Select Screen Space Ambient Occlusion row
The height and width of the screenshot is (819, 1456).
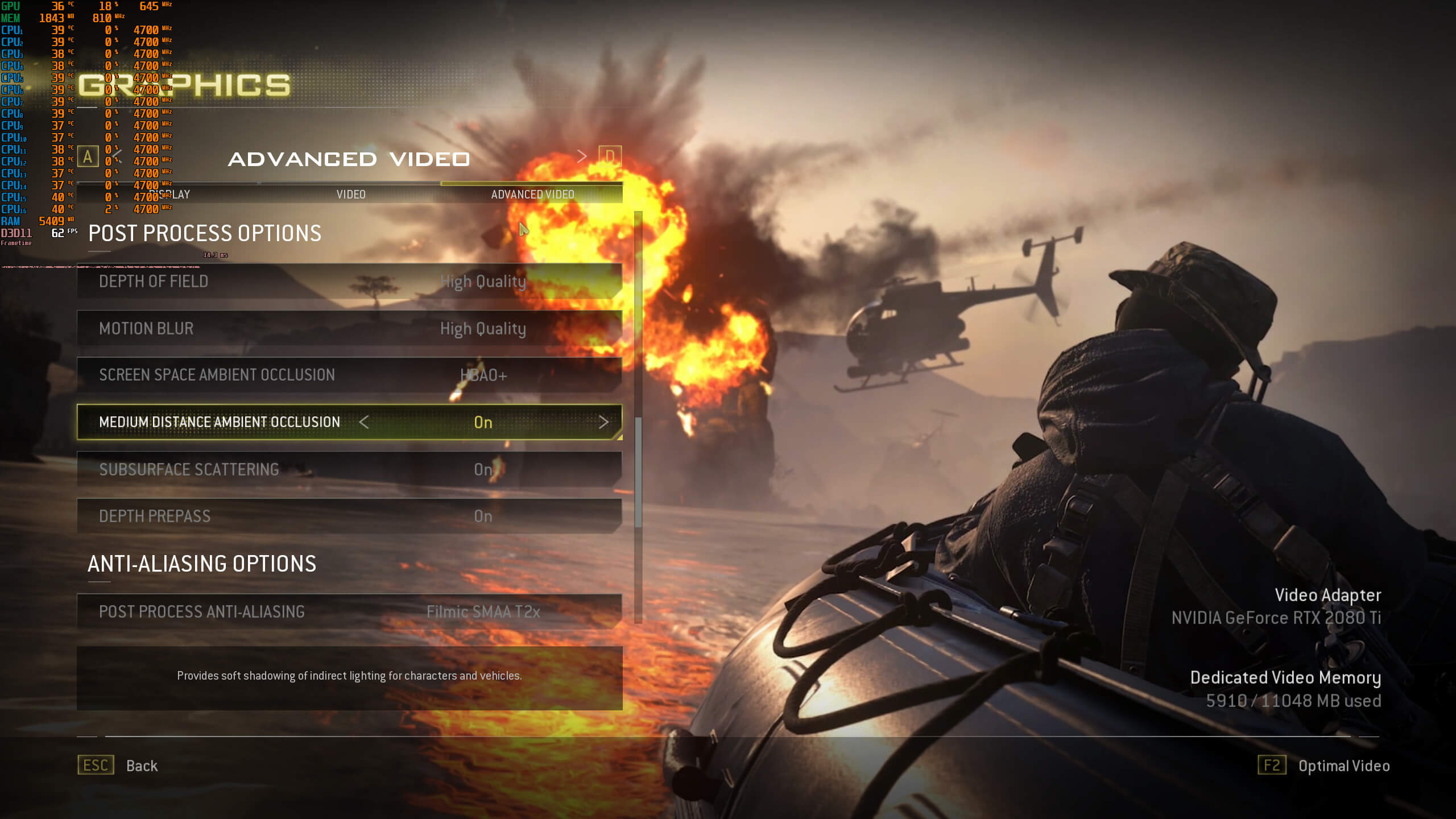pyautogui.click(x=349, y=375)
